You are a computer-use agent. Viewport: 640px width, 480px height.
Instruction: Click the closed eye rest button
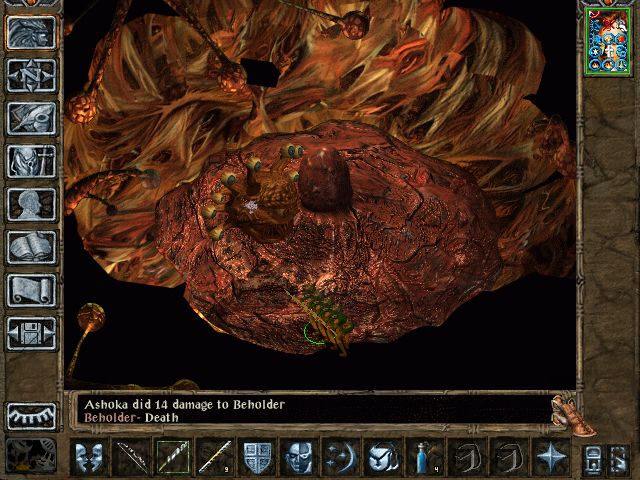coord(31,416)
